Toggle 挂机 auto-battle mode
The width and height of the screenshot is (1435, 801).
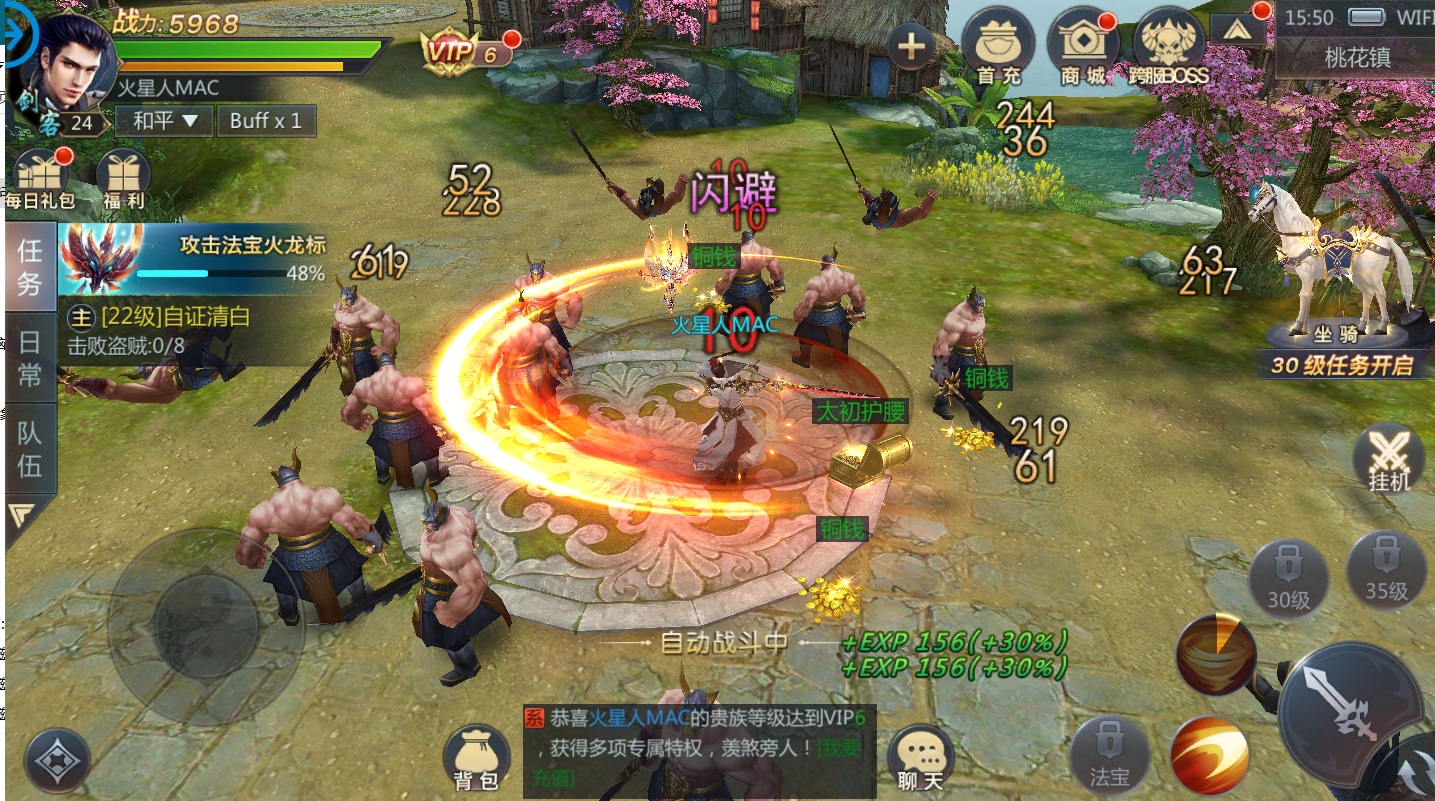tap(1388, 460)
